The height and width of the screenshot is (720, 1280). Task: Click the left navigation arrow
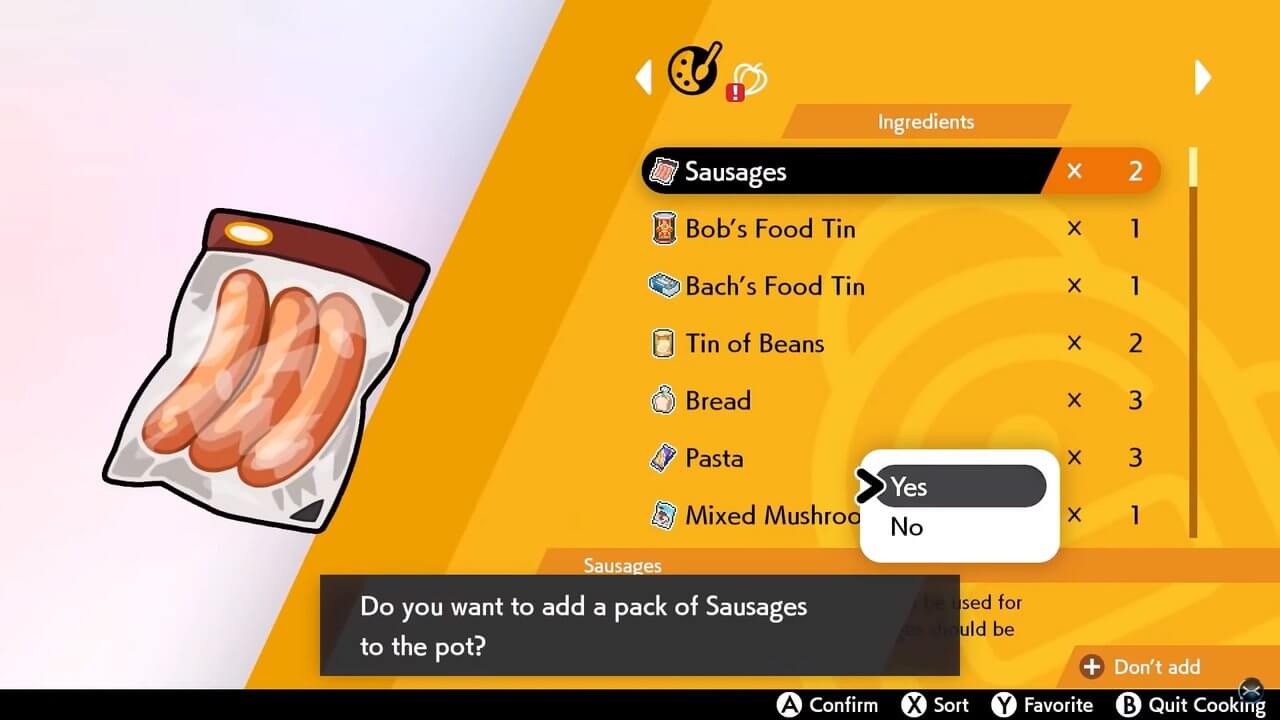pyautogui.click(x=645, y=77)
